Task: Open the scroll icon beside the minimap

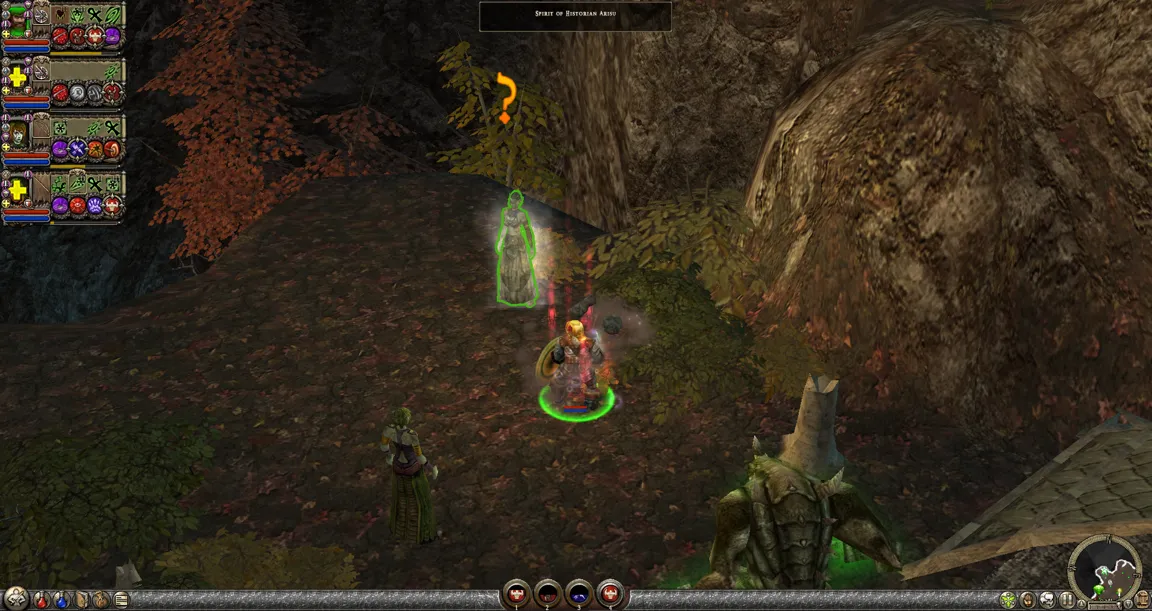Action: pos(1141,599)
